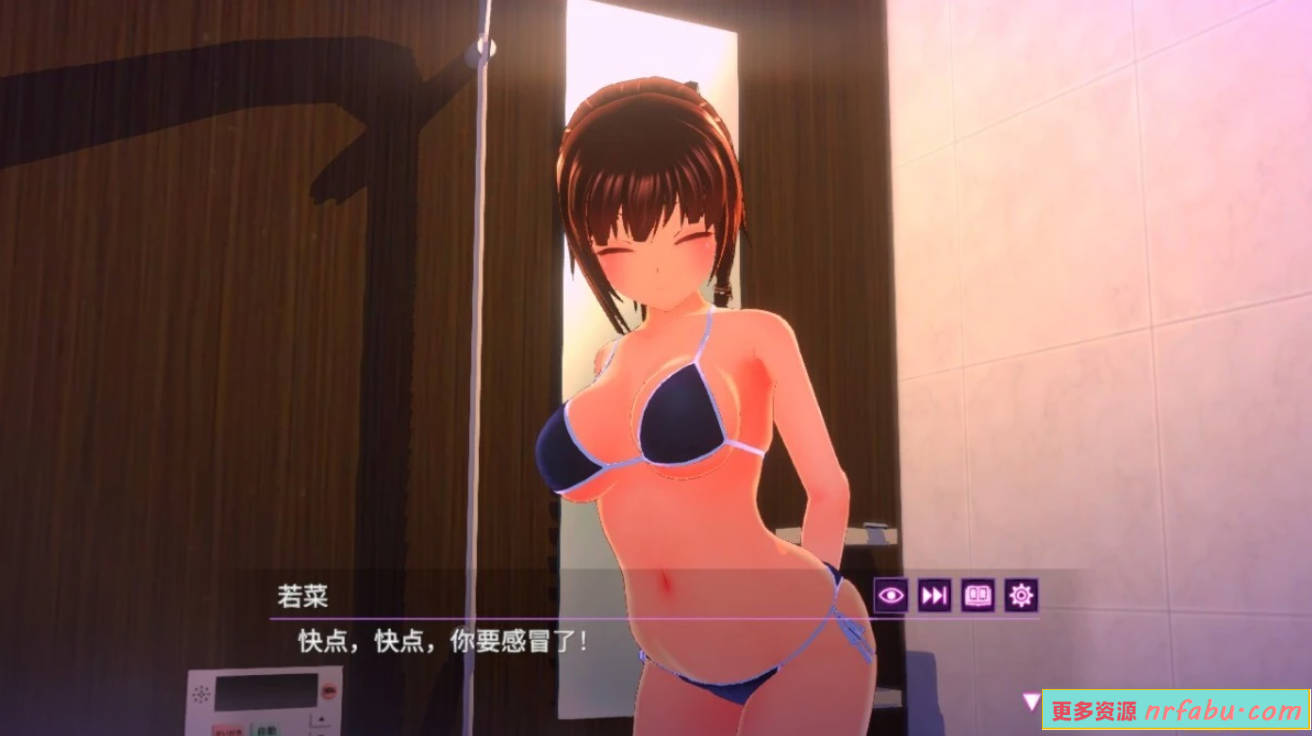Viewport: 1312px width, 736px height.
Task: Click the round red indicator on the bath panel
Action: click(329, 691)
